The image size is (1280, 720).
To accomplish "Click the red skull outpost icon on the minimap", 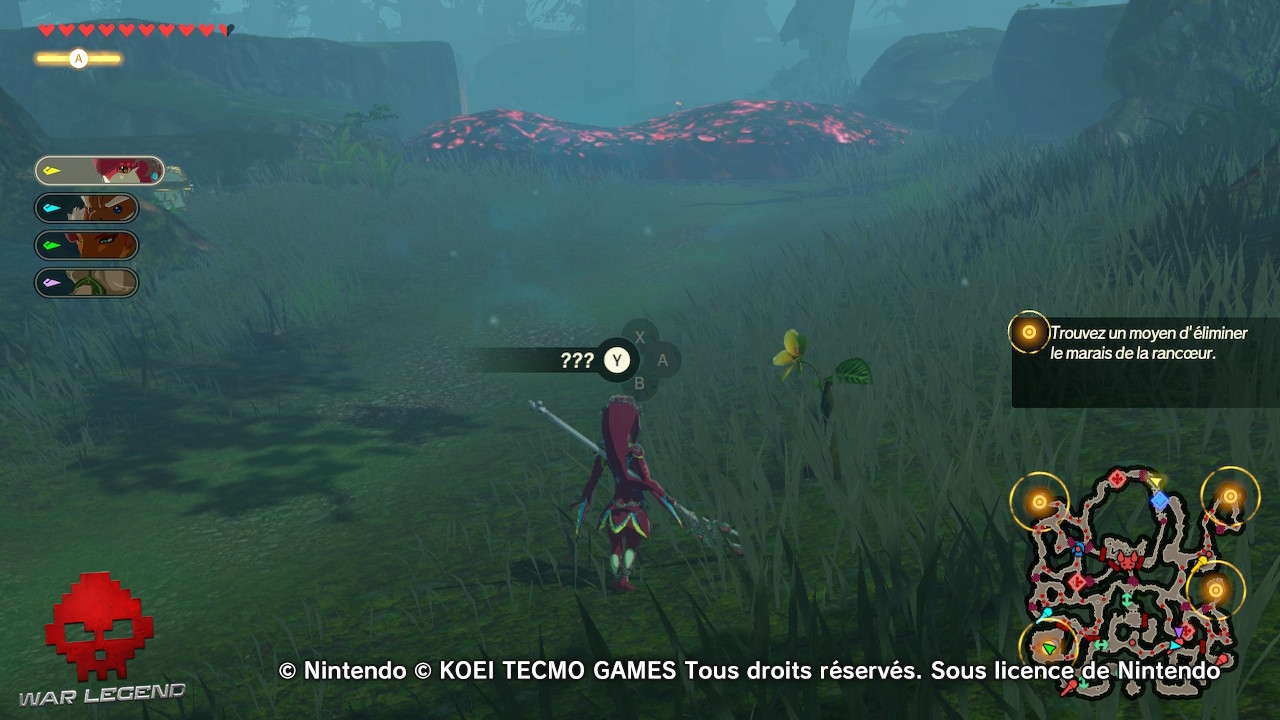I will coord(1128,563).
